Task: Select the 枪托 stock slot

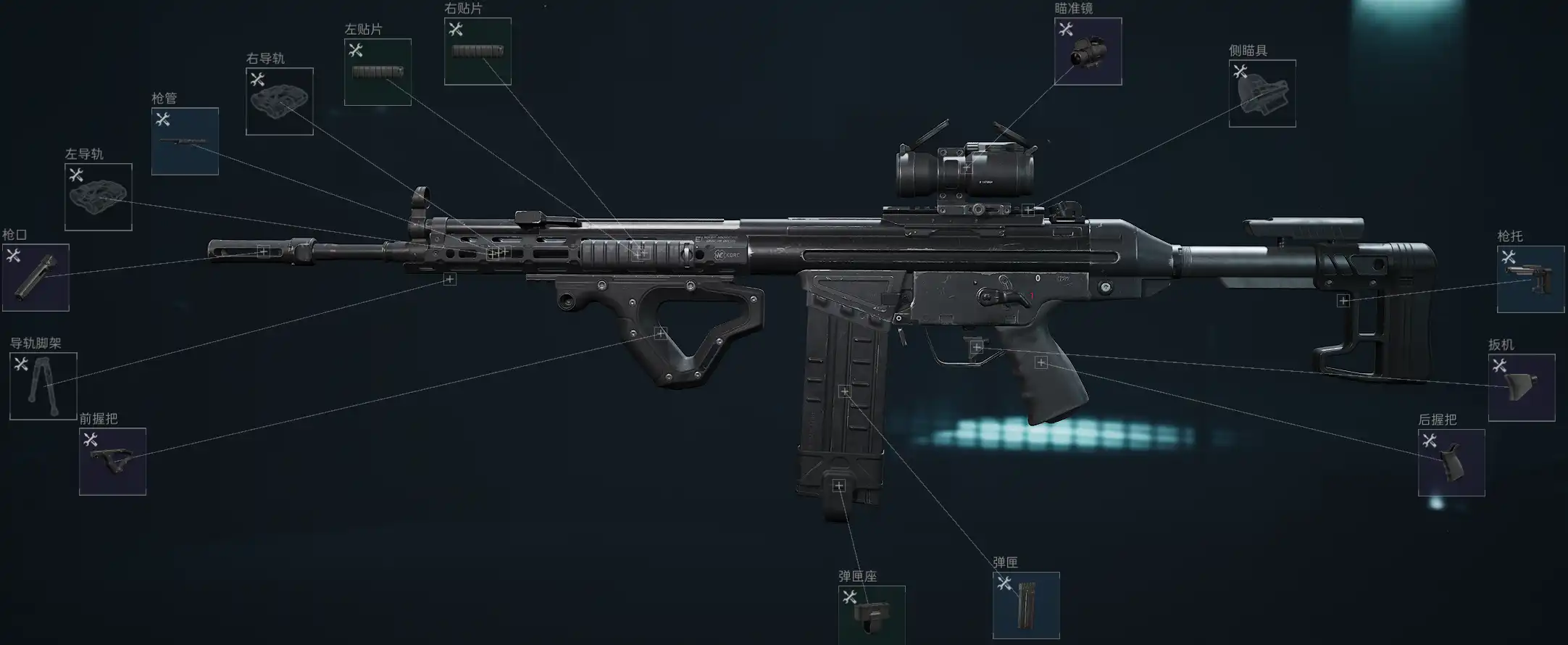Action: point(1530,279)
